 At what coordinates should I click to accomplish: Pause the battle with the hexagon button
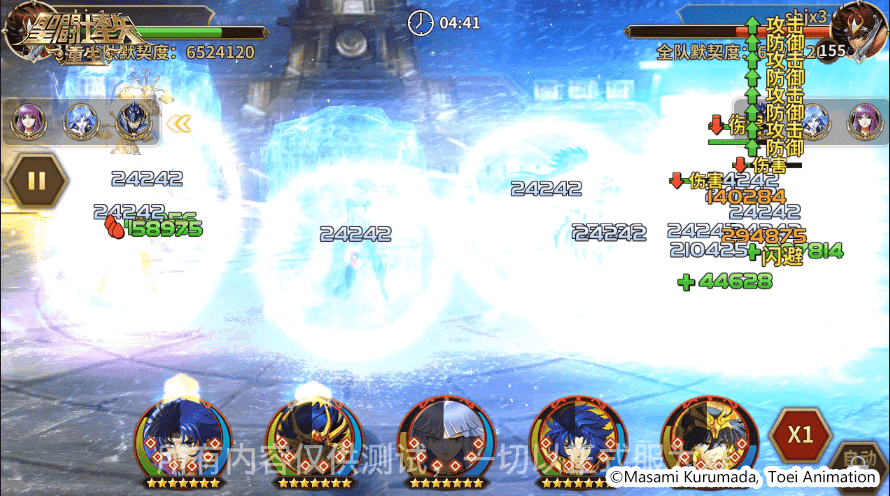[36, 181]
